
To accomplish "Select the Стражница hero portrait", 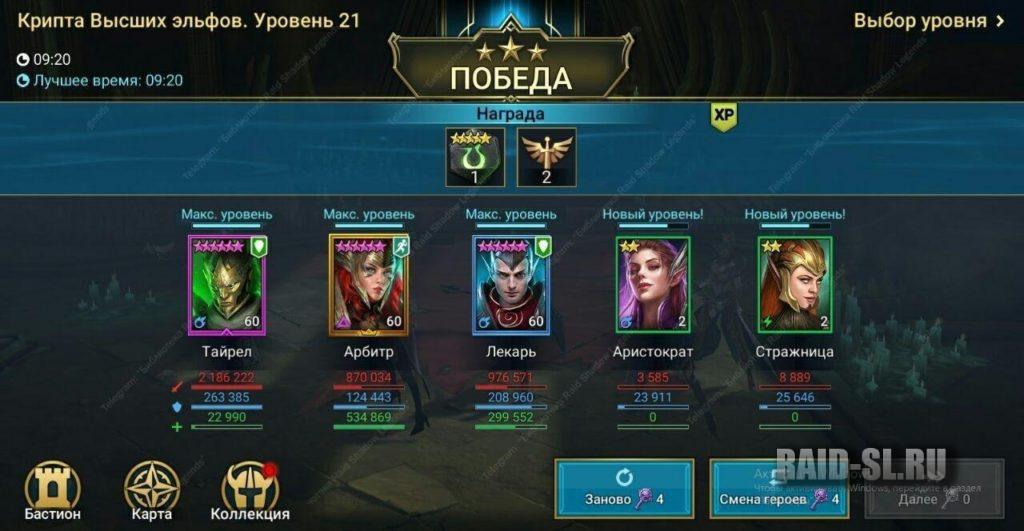I will [795, 285].
